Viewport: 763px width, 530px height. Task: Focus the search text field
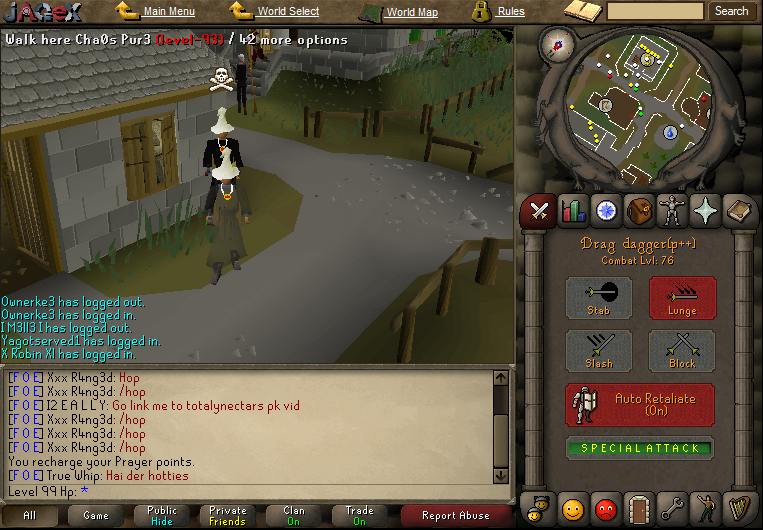(x=655, y=11)
